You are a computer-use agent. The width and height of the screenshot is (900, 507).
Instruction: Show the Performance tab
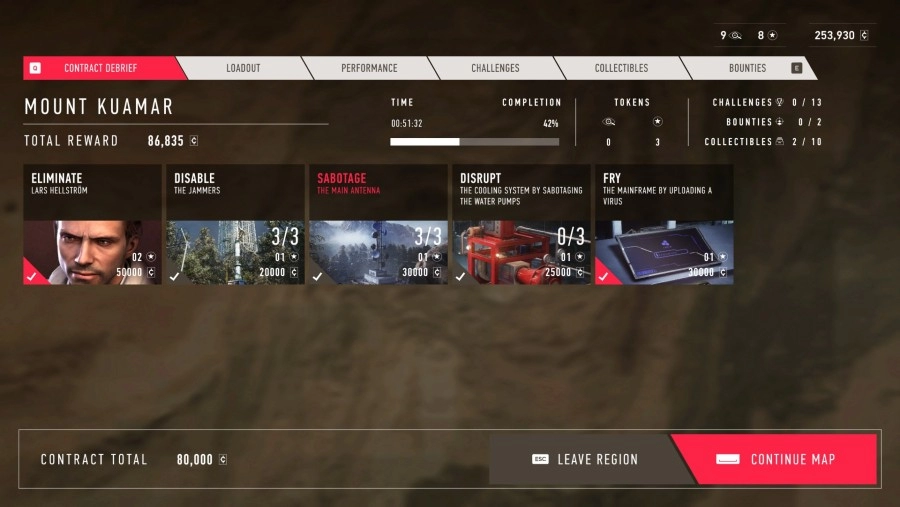(x=369, y=68)
